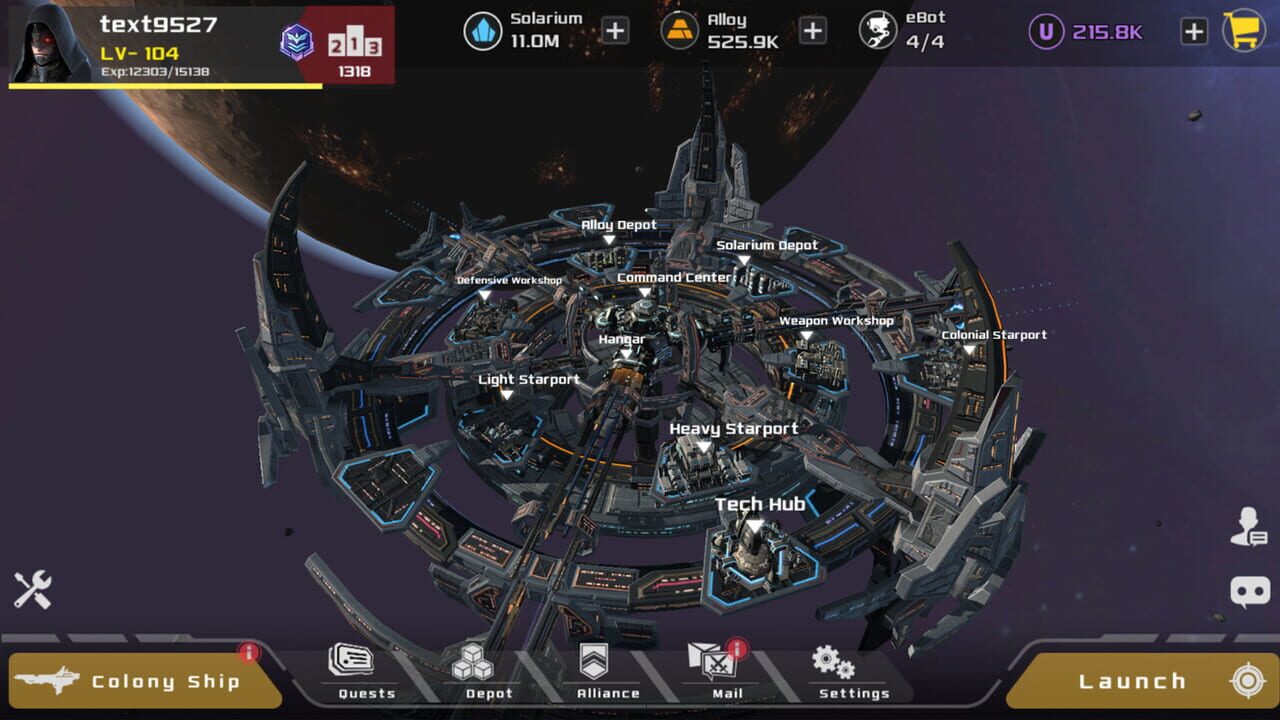Add more Alloy with the plus
This screenshot has height=720, width=1280.
[813, 31]
